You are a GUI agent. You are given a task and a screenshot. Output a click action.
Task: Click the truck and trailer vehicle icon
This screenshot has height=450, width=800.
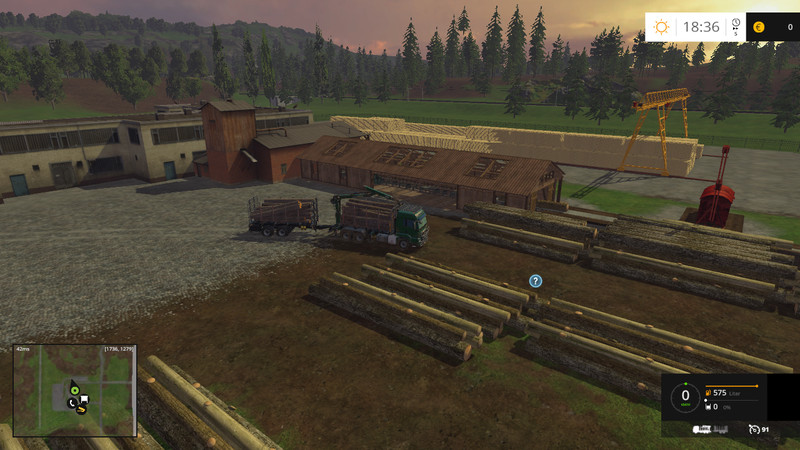click(708, 429)
